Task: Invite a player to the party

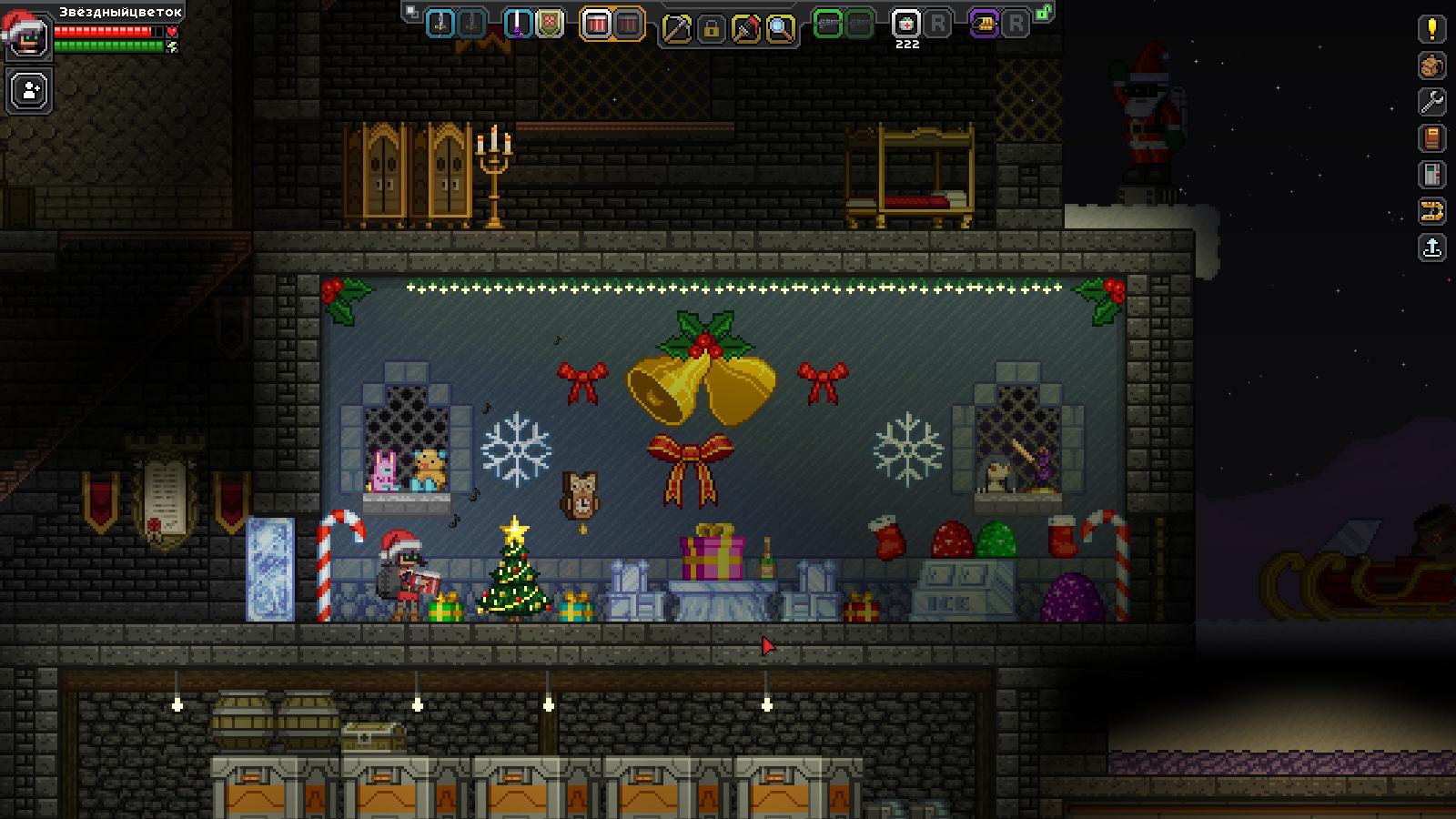Action: tap(30, 91)
